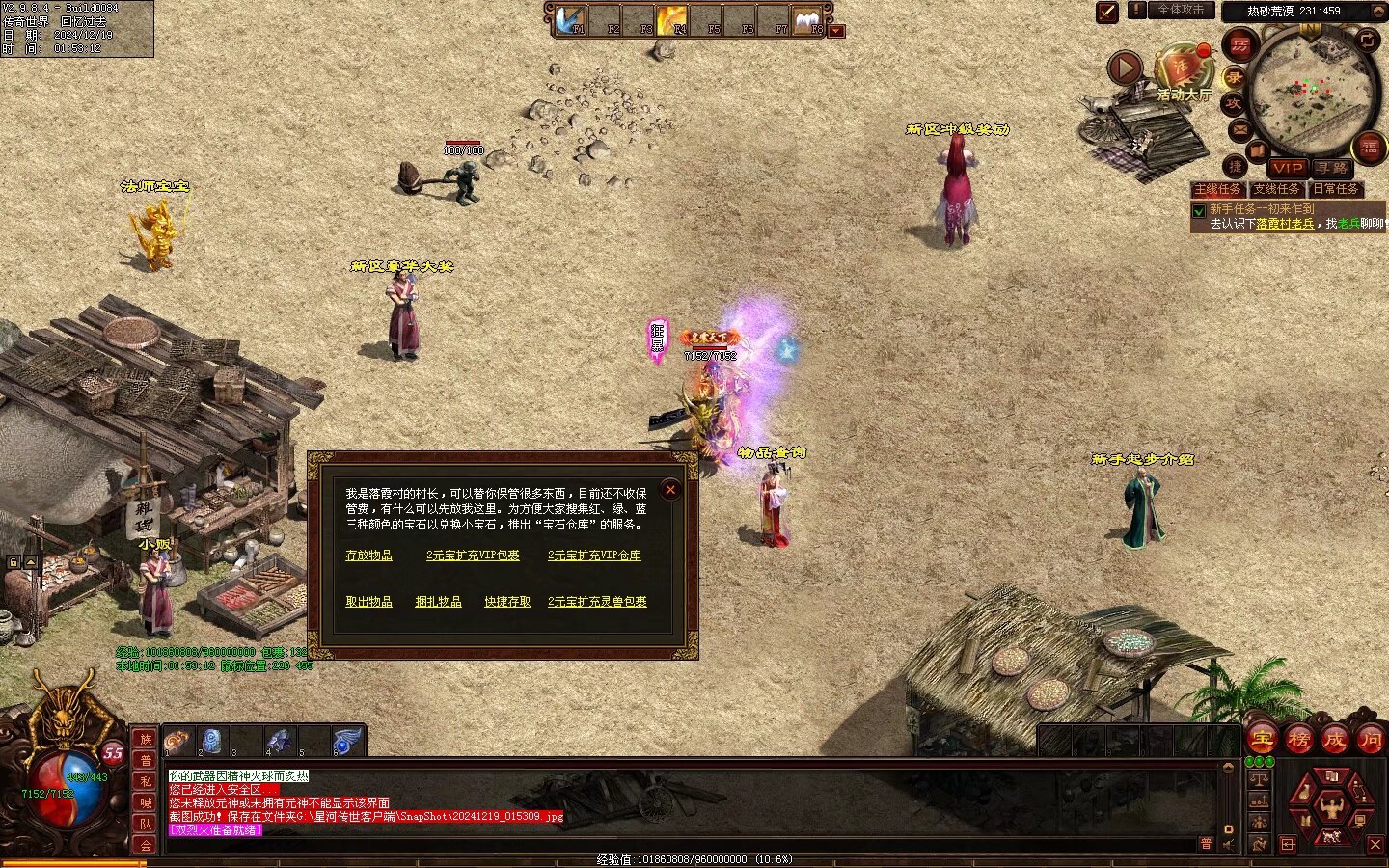The image size is (1389, 868).
Task: Select the 快捷存取 quick storage option
Action: (507, 602)
